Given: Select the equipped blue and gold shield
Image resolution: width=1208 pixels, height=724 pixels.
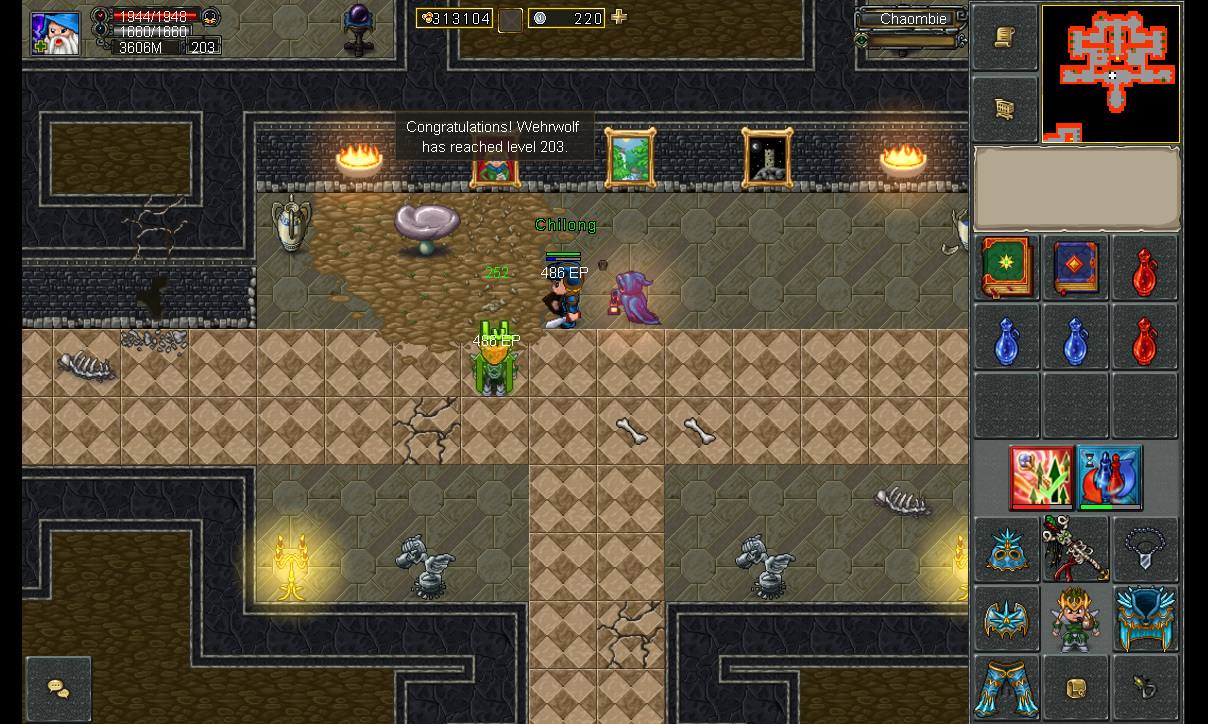Looking at the screenshot, I should tap(1146, 619).
